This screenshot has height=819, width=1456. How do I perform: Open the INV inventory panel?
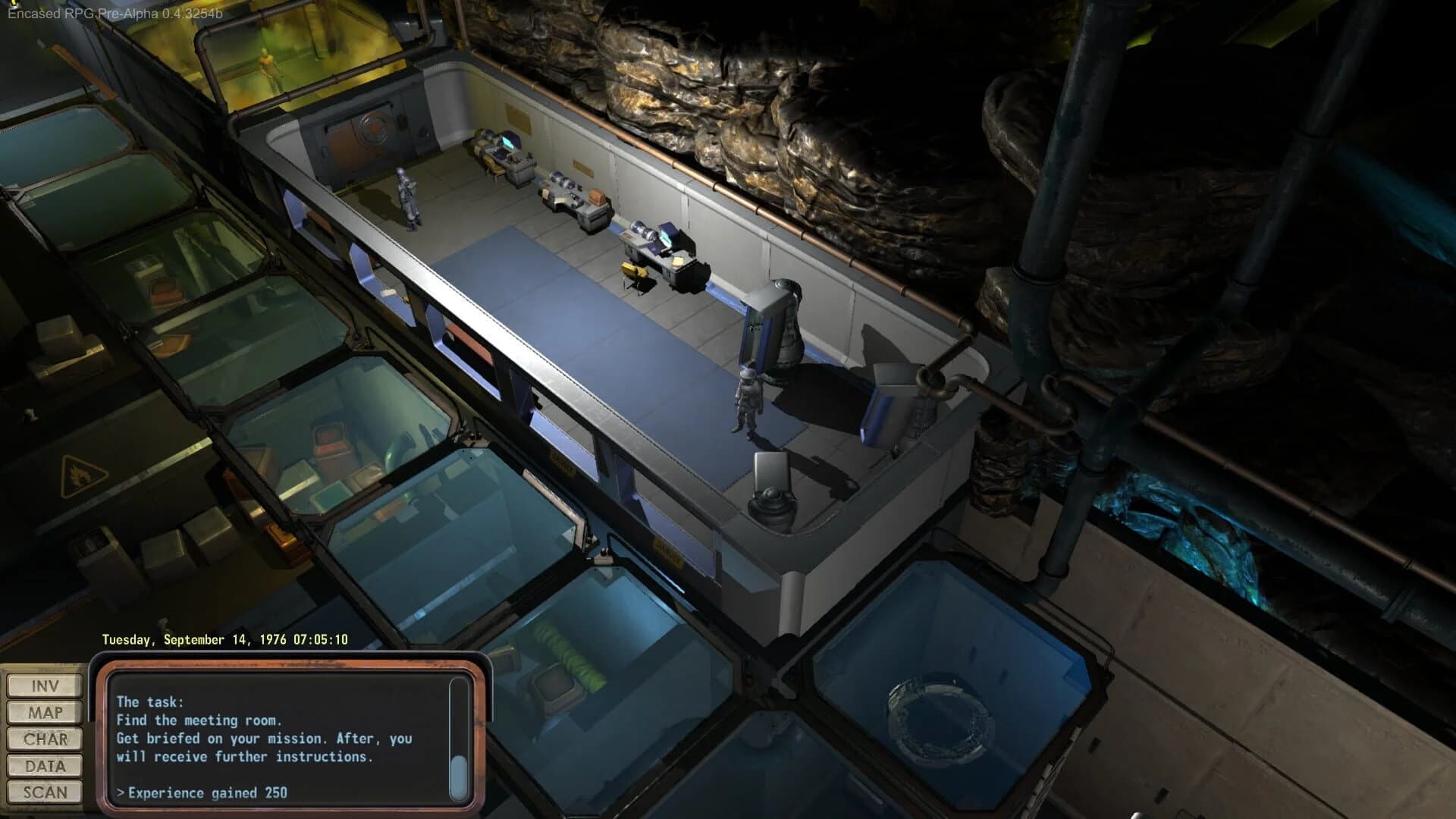click(x=43, y=686)
